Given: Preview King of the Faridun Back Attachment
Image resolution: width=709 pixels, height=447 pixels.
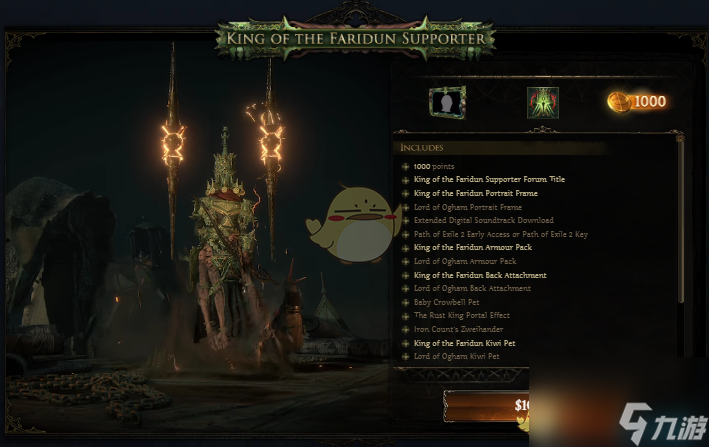Looking at the screenshot, I should pos(480,275).
